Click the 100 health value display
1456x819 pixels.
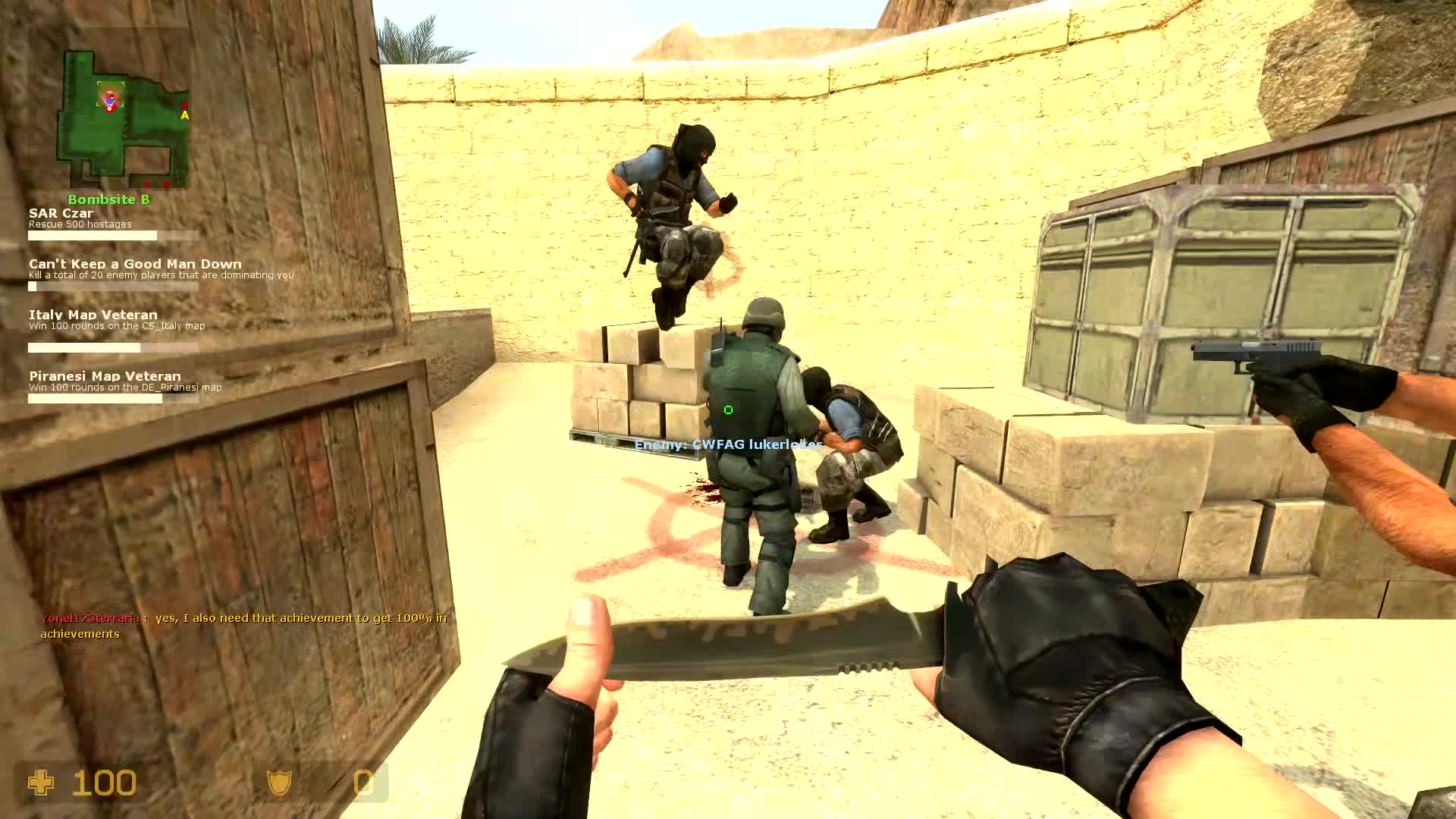tap(104, 782)
